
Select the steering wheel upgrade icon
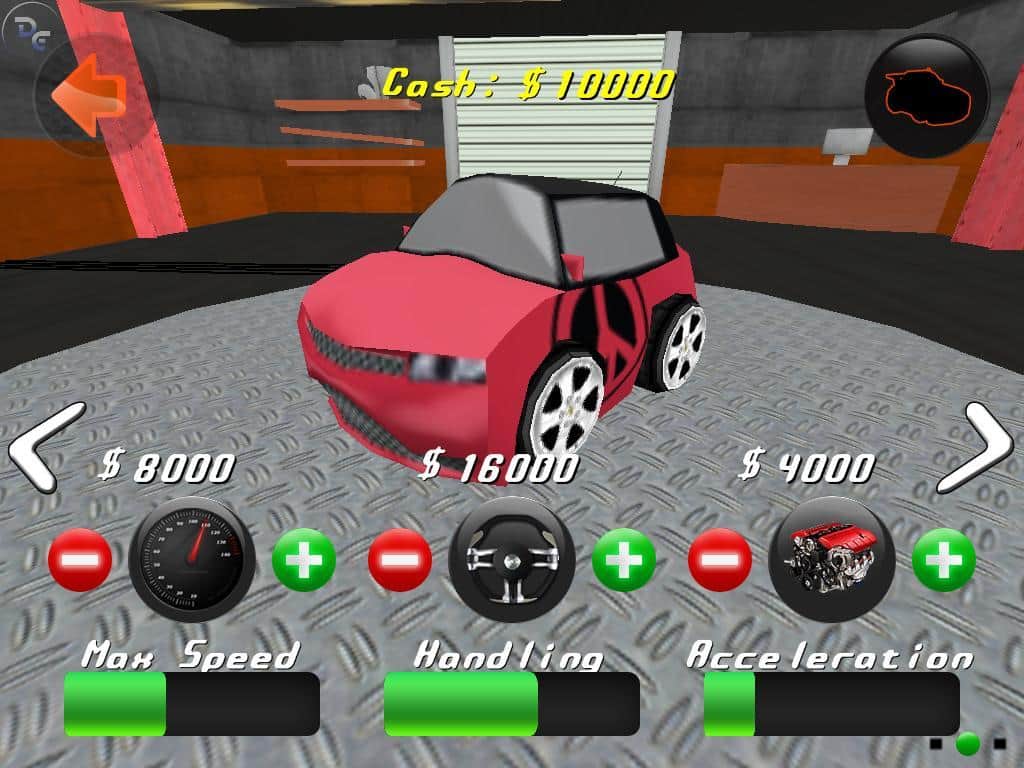tap(512, 558)
